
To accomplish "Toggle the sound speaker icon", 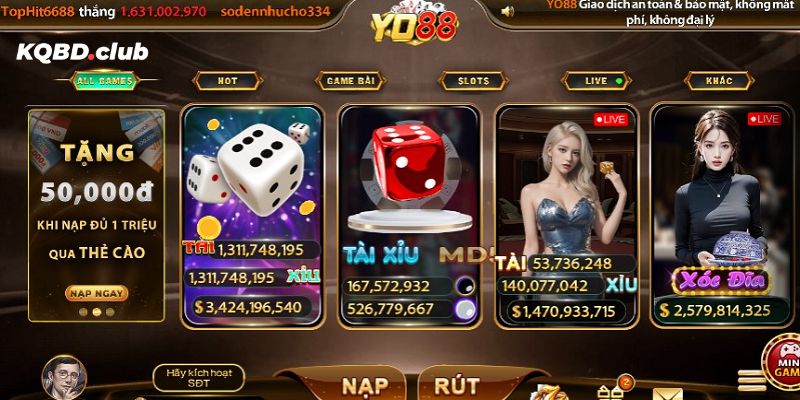I will click(x=507, y=11).
